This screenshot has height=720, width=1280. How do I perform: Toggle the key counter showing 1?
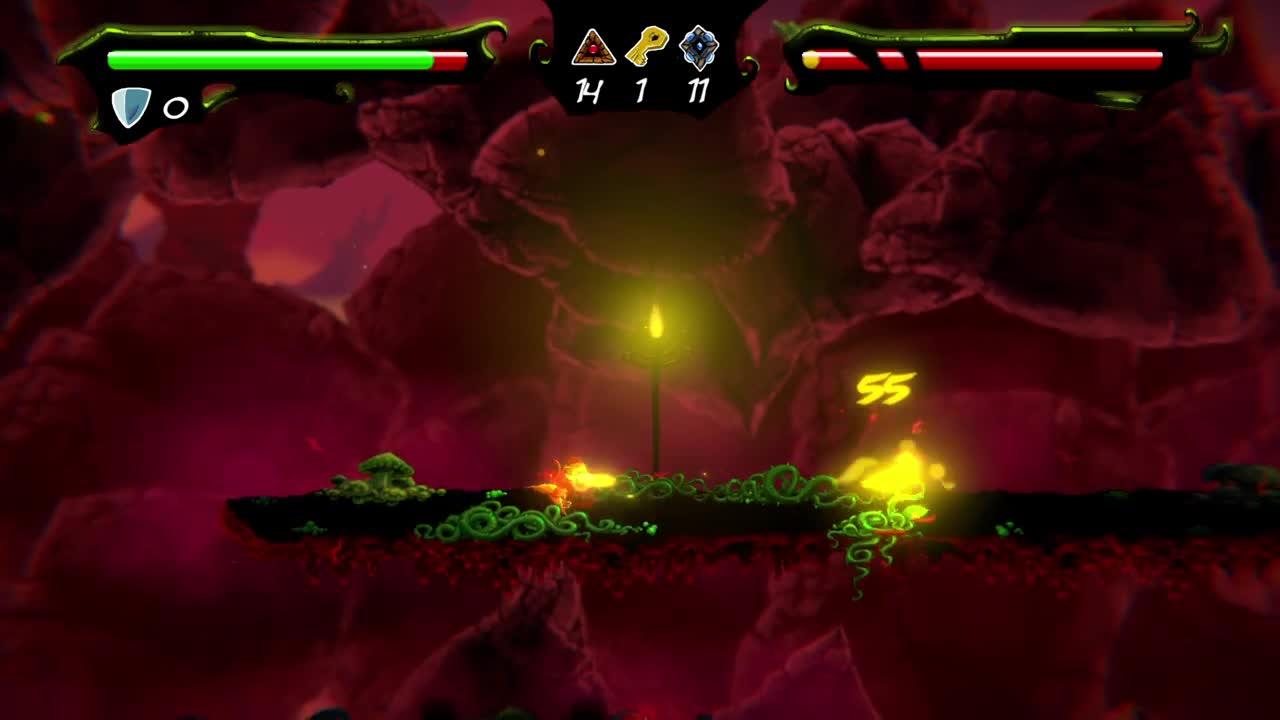tap(643, 88)
